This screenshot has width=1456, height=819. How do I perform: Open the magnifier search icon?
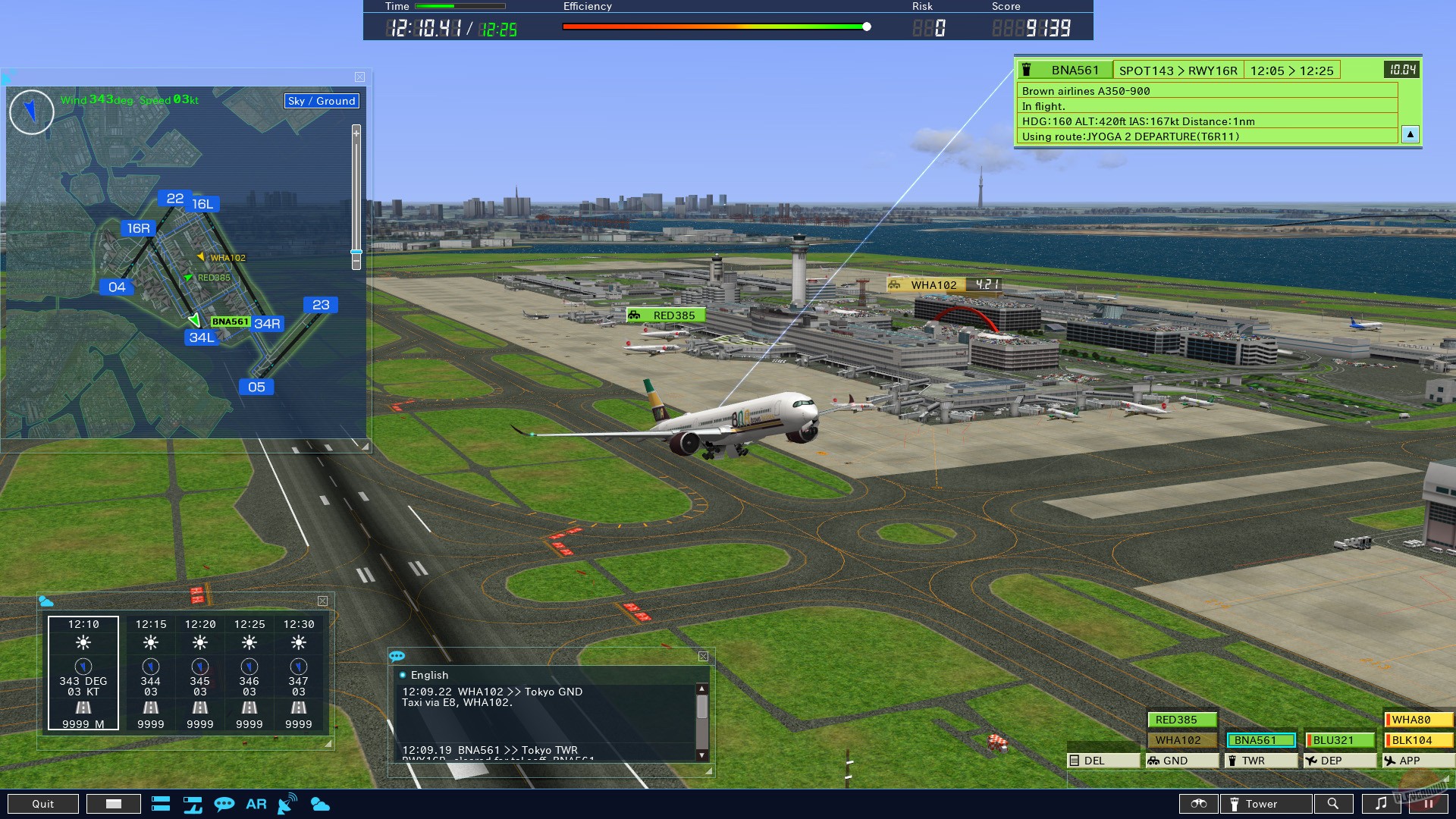pos(1334,804)
